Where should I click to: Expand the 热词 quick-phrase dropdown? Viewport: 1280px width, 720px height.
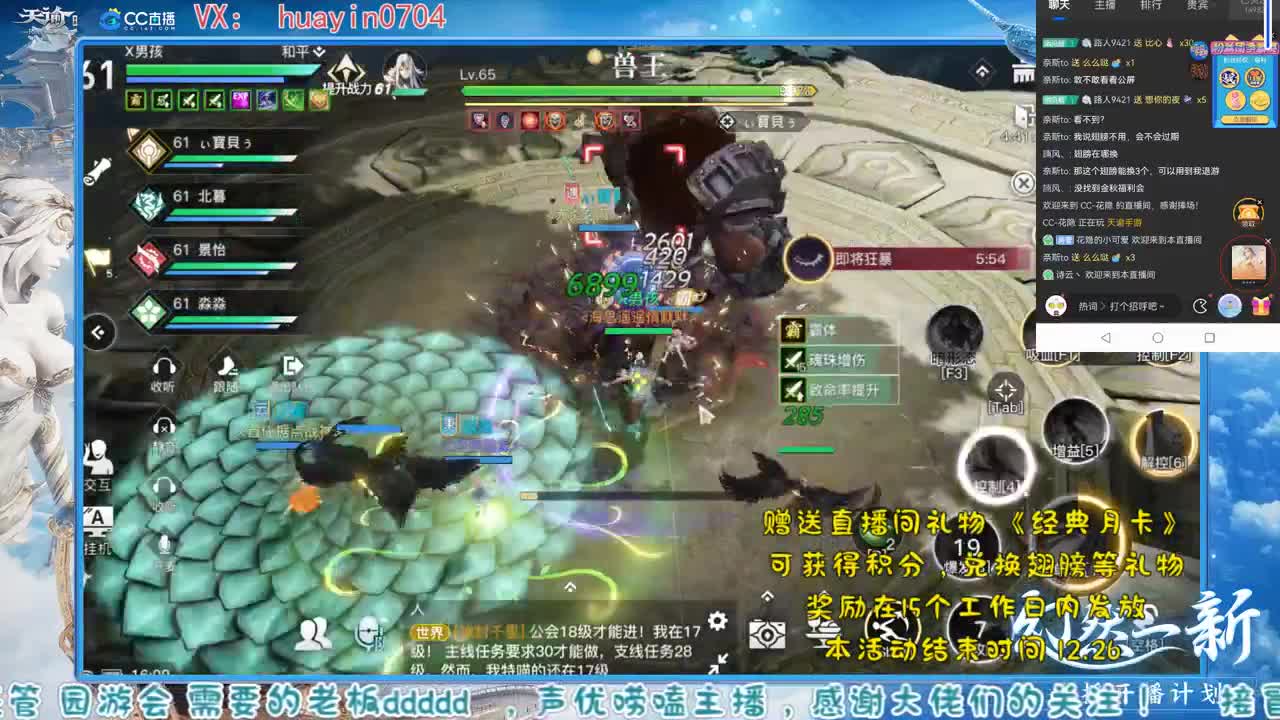1088,306
